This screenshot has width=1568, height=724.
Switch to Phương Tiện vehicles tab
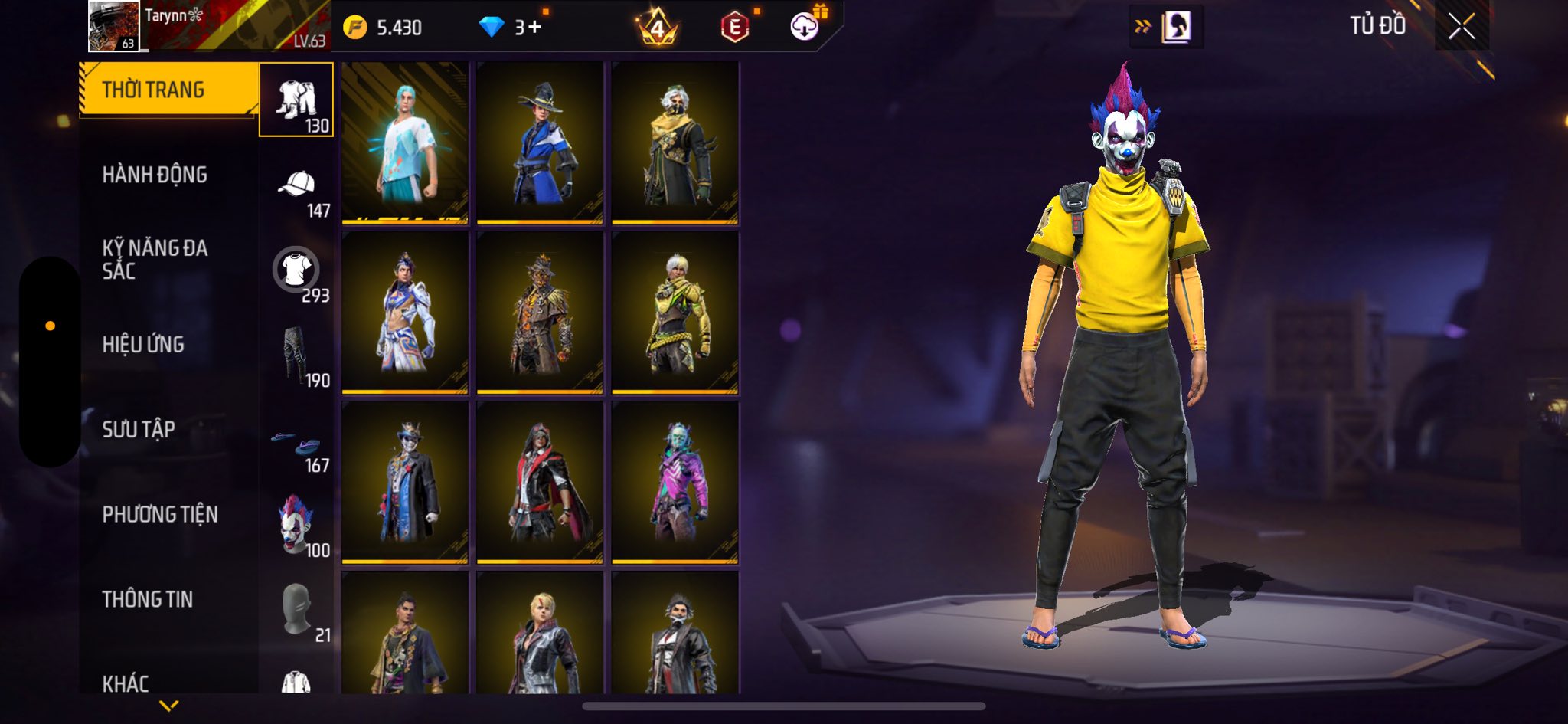click(x=160, y=514)
